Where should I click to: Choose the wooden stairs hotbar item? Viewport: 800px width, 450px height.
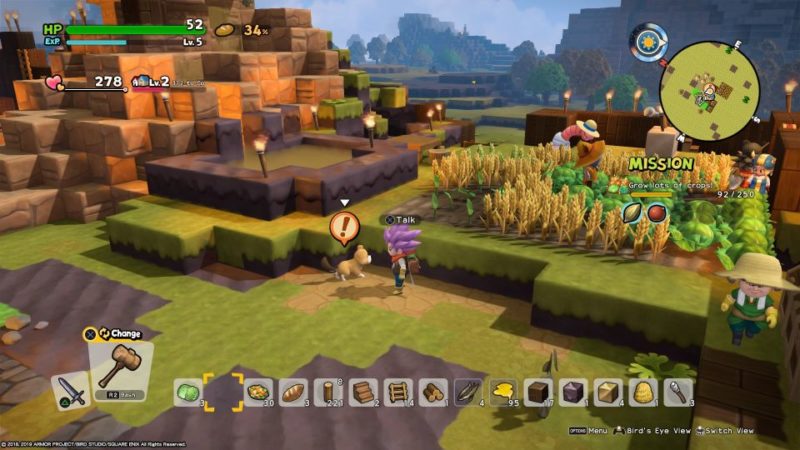363,392
